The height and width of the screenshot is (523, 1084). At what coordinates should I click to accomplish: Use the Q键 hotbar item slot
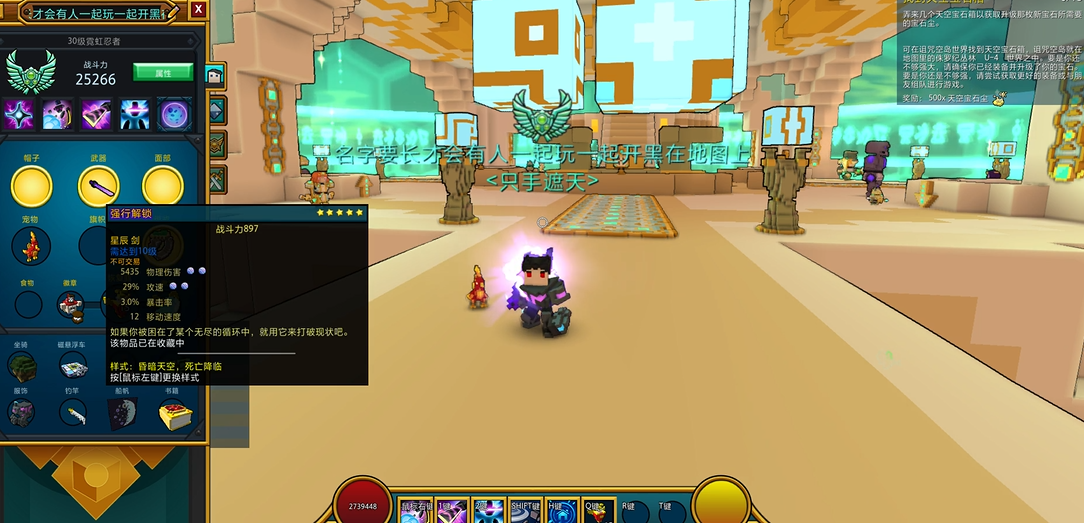[x=597, y=510]
